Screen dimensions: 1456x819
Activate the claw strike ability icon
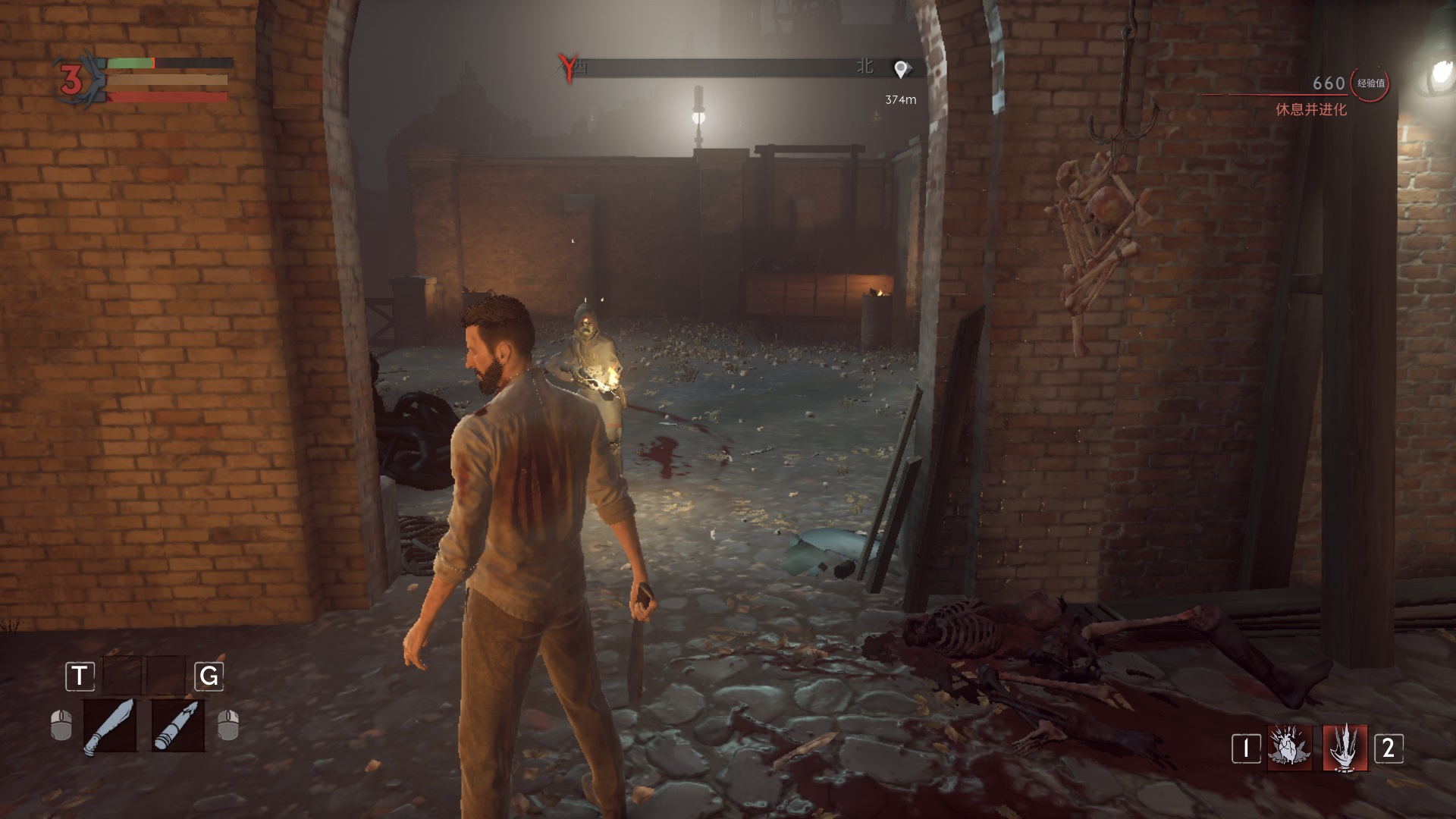tap(1345, 748)
